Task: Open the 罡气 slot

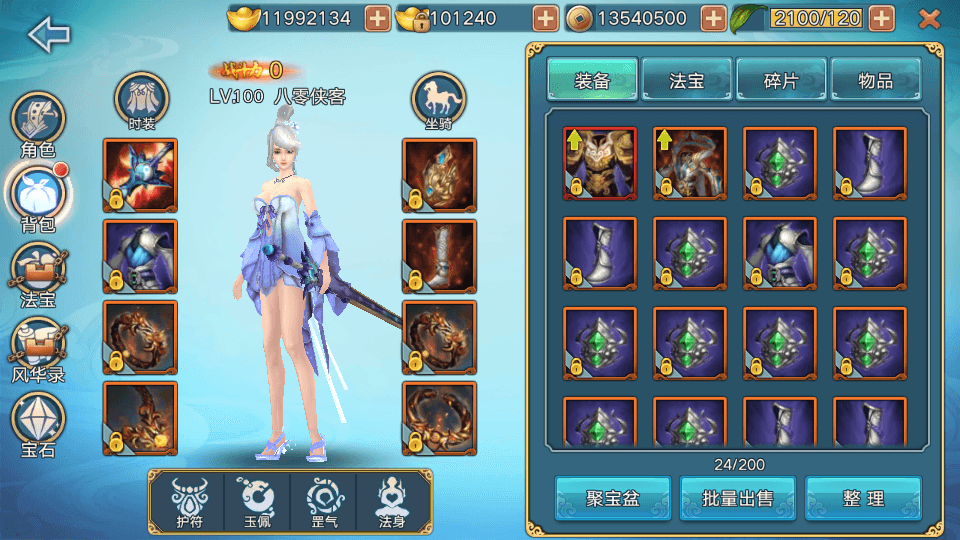Action: (x=324, y=501)
